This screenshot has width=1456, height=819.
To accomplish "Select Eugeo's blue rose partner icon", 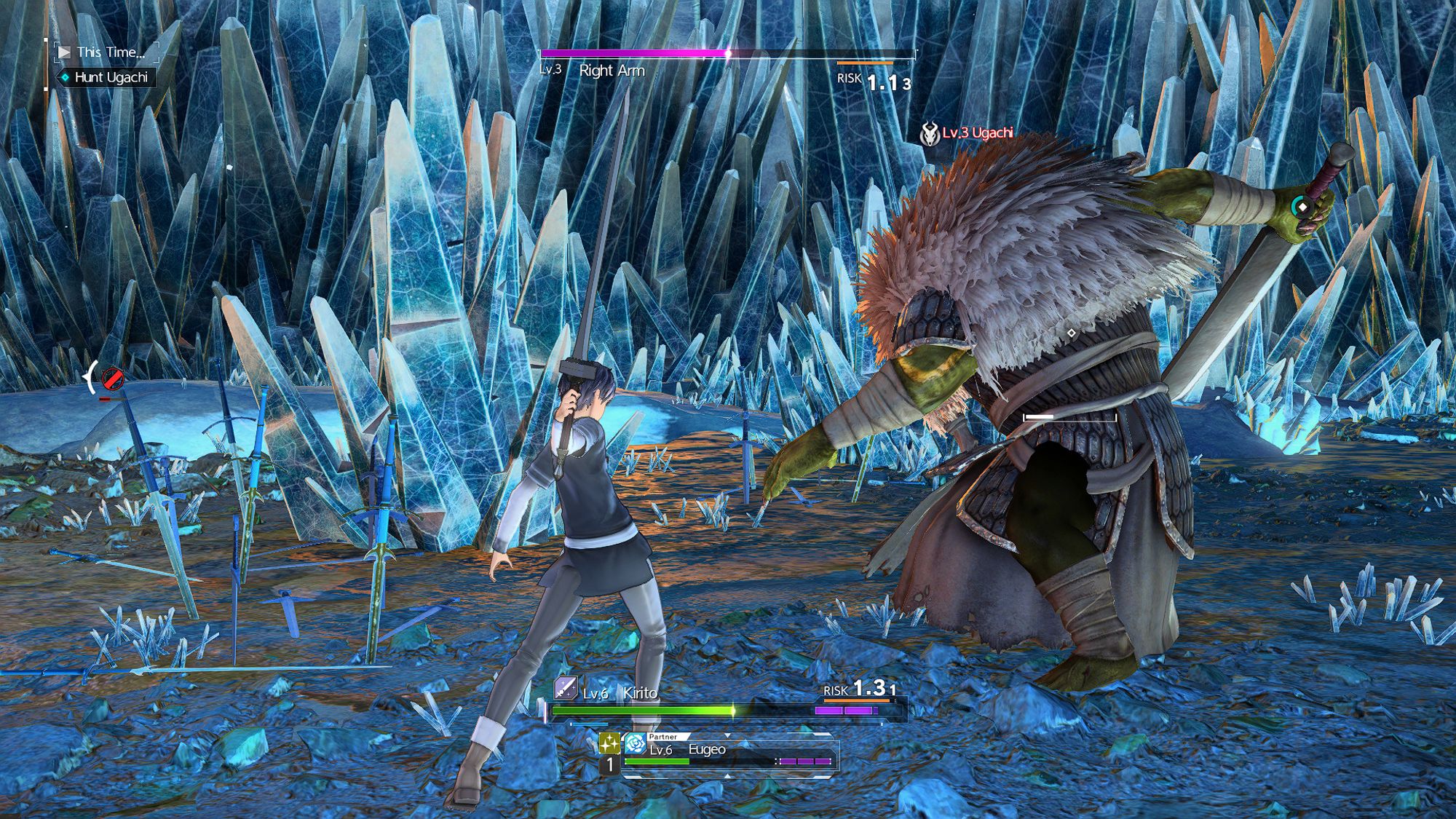I will [635, 745].
